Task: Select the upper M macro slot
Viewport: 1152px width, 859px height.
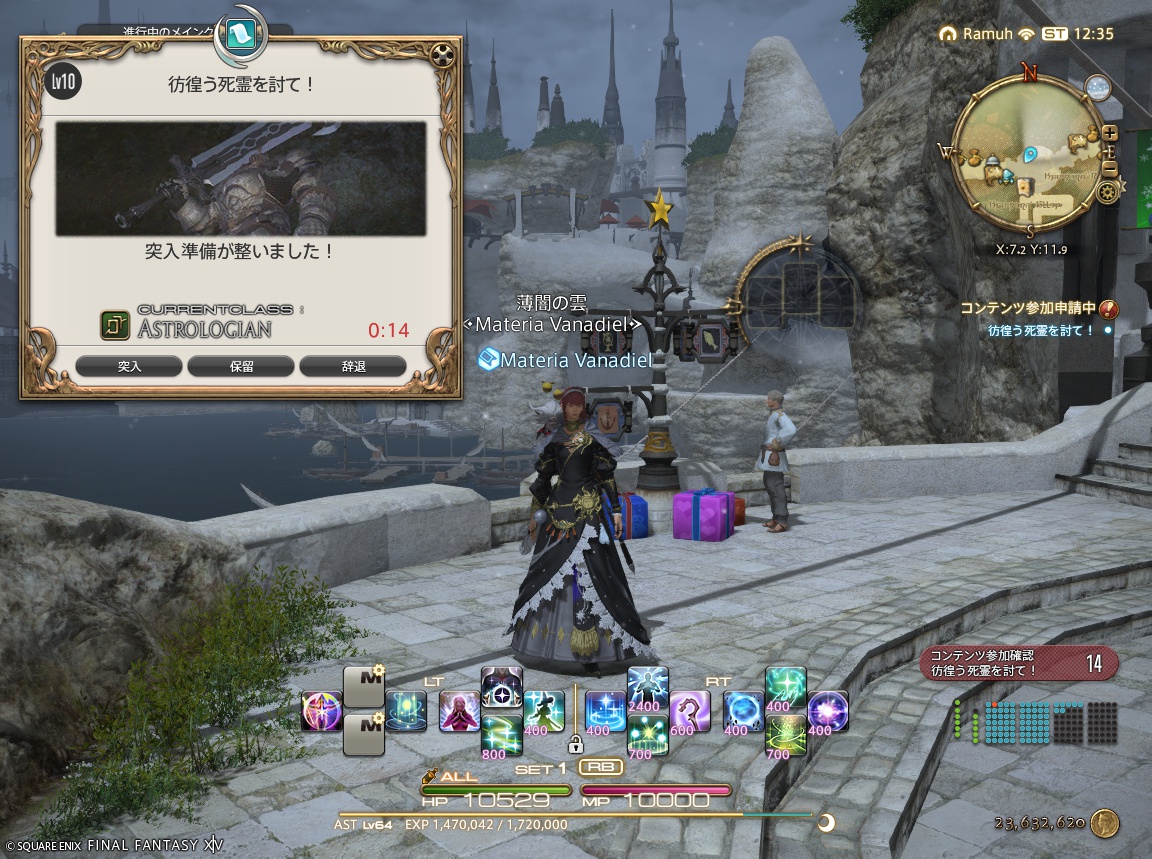Action: (x=364, y=687)
